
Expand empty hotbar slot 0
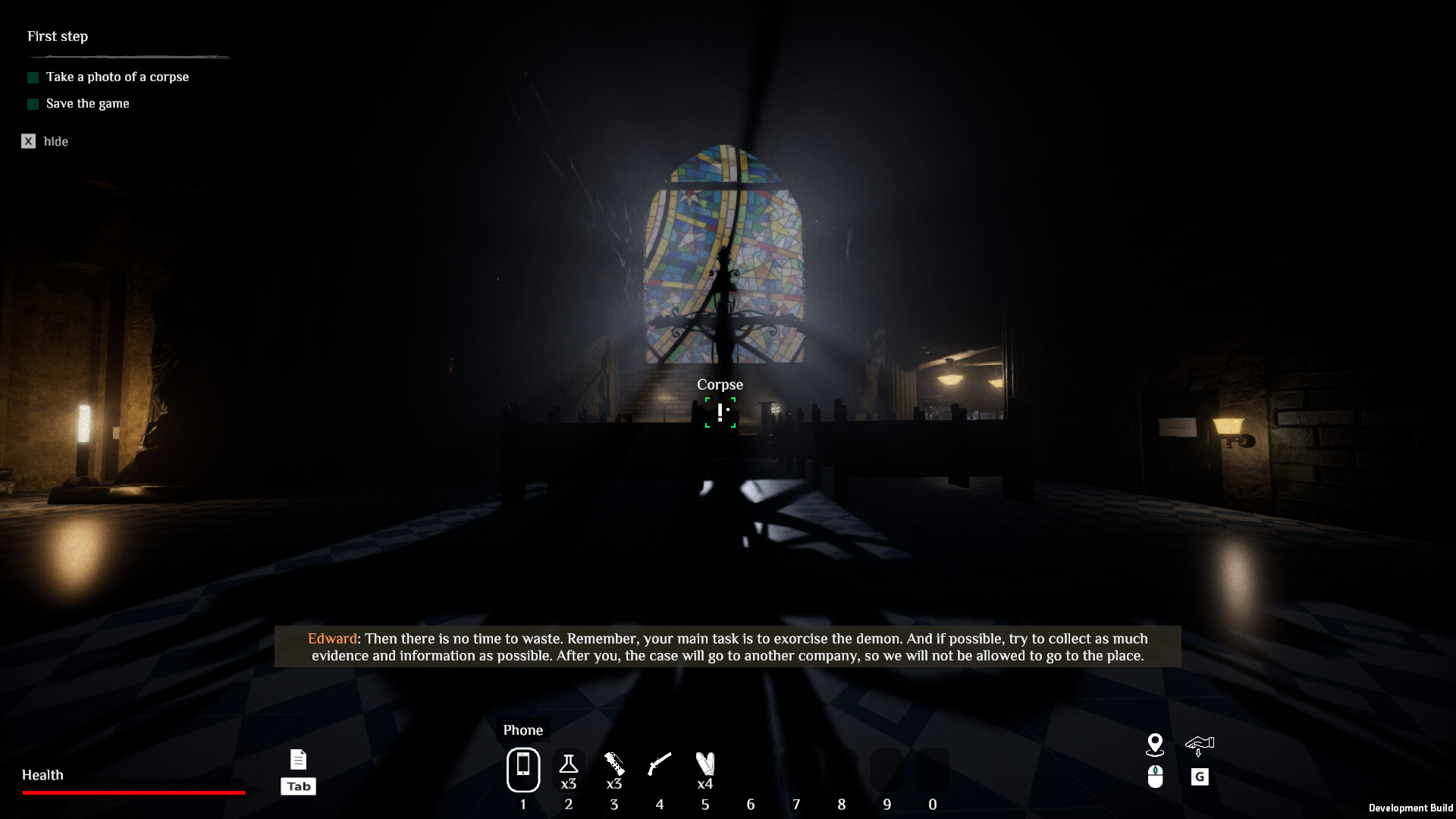(933, 769)
